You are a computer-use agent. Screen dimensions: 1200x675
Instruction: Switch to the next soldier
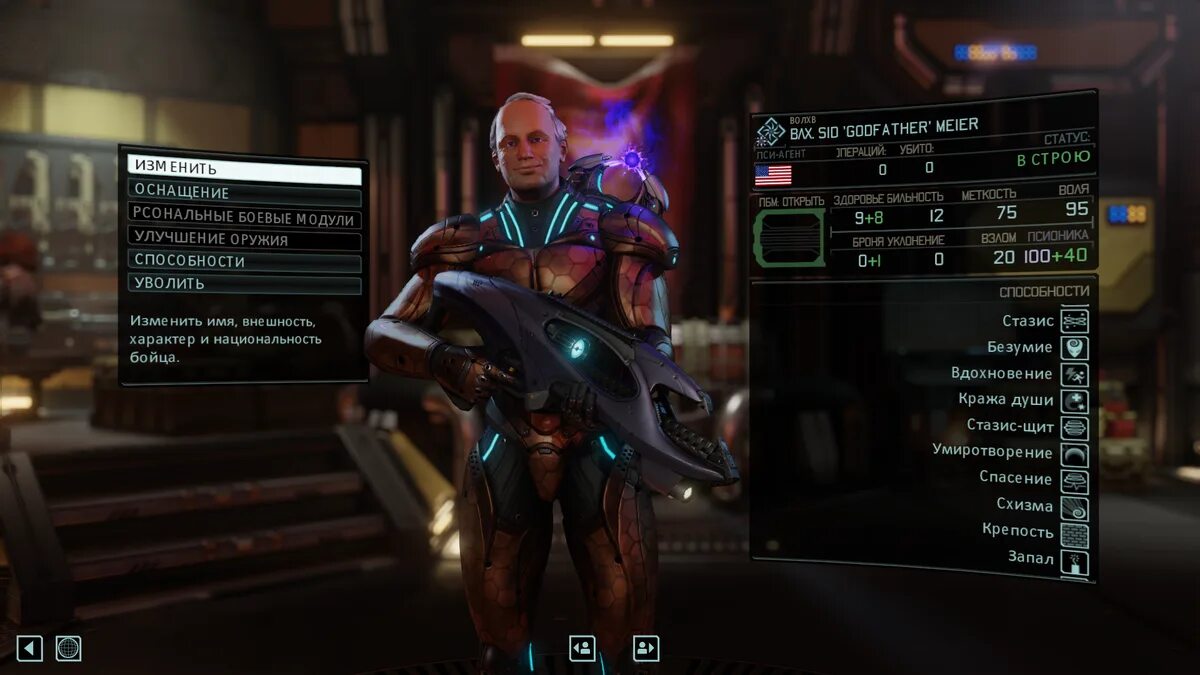[646, 648]
